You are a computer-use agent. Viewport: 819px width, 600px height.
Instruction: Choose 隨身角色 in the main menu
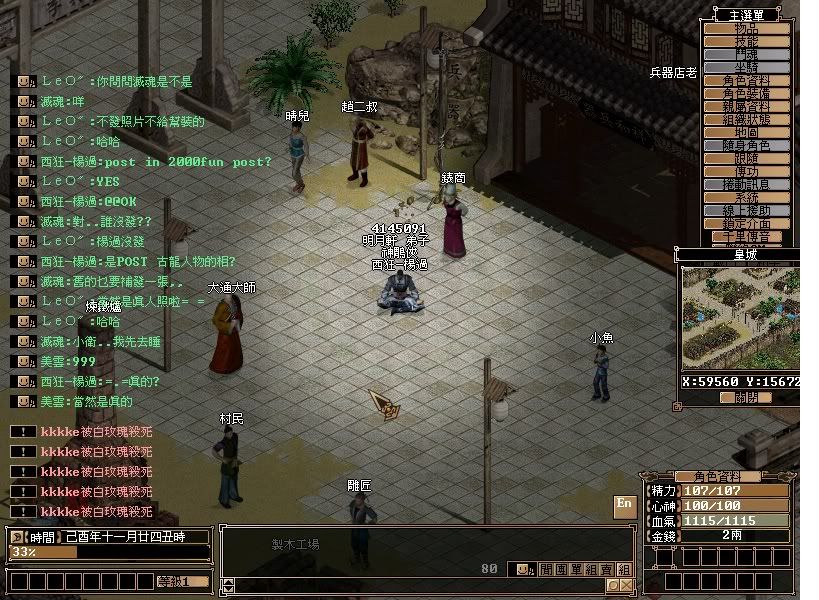coord(747,146)
